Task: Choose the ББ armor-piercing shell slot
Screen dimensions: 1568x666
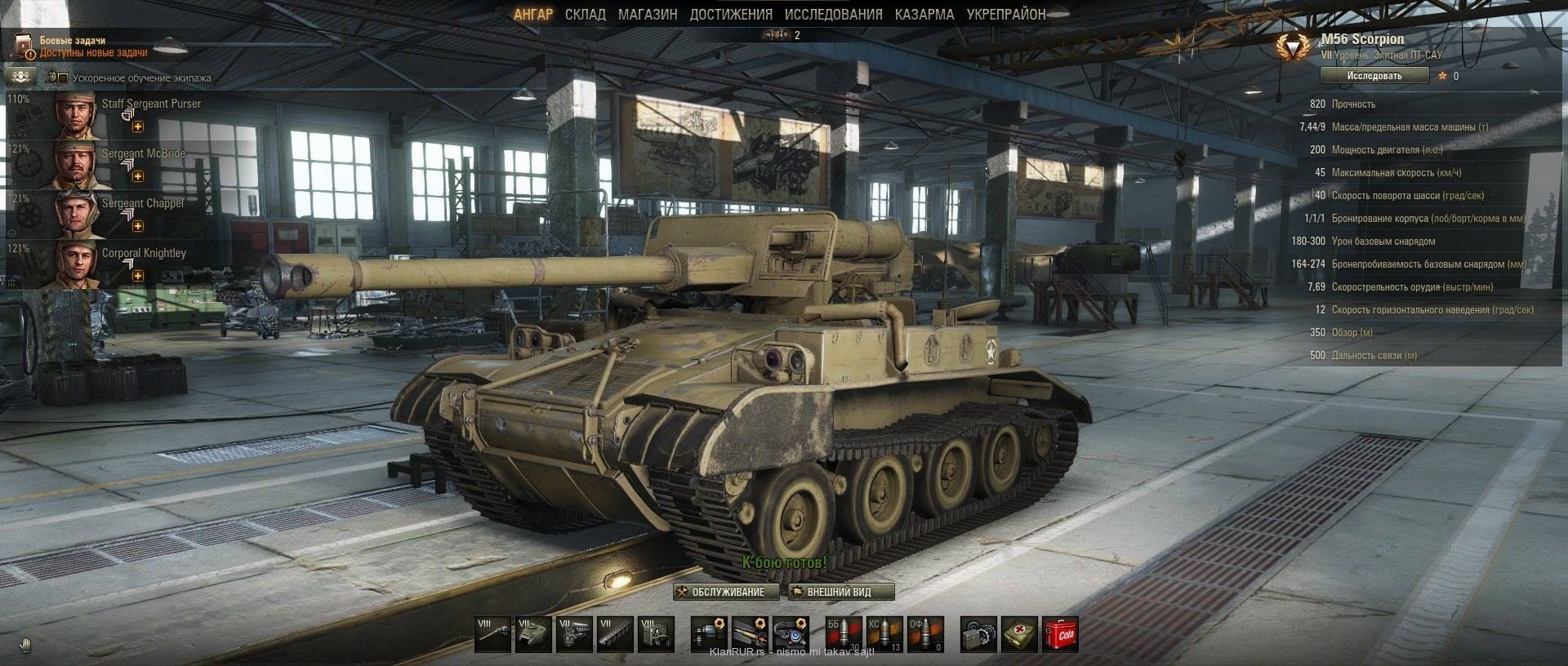Action: 844,635
